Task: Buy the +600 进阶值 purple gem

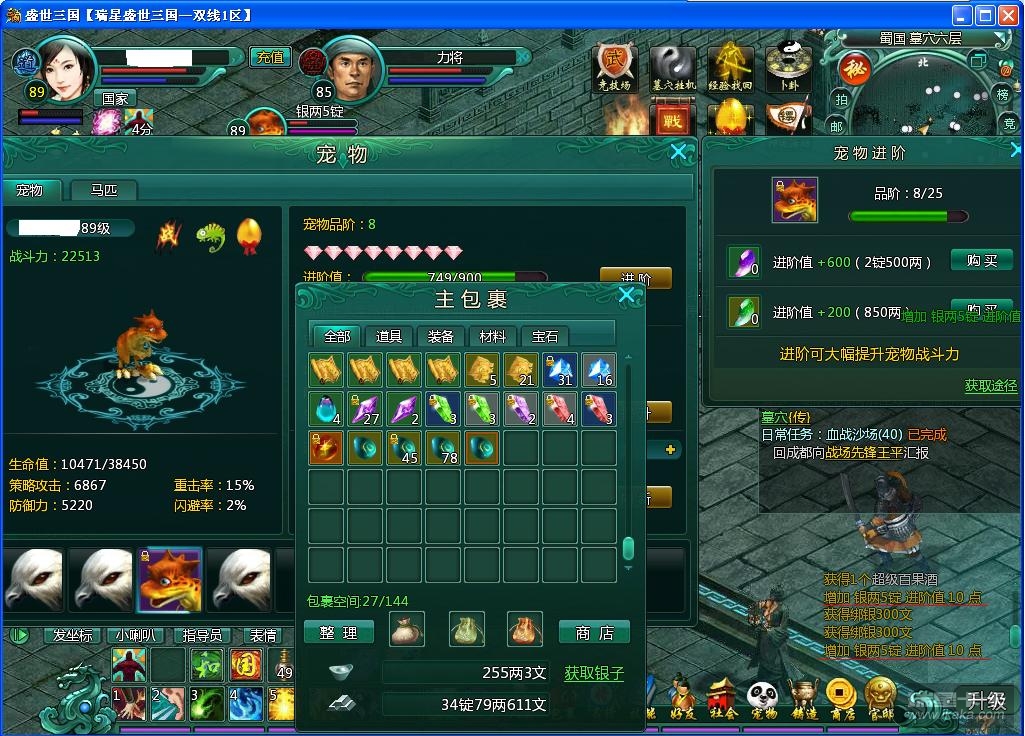Action: (x=974, y=261)
